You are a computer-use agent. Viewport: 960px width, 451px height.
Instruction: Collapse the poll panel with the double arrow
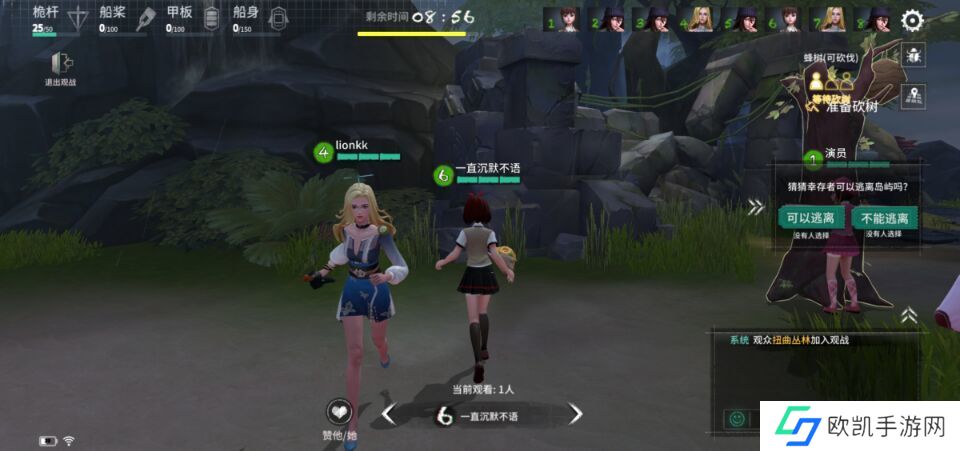pyautogui.click(x=756, y=207)
